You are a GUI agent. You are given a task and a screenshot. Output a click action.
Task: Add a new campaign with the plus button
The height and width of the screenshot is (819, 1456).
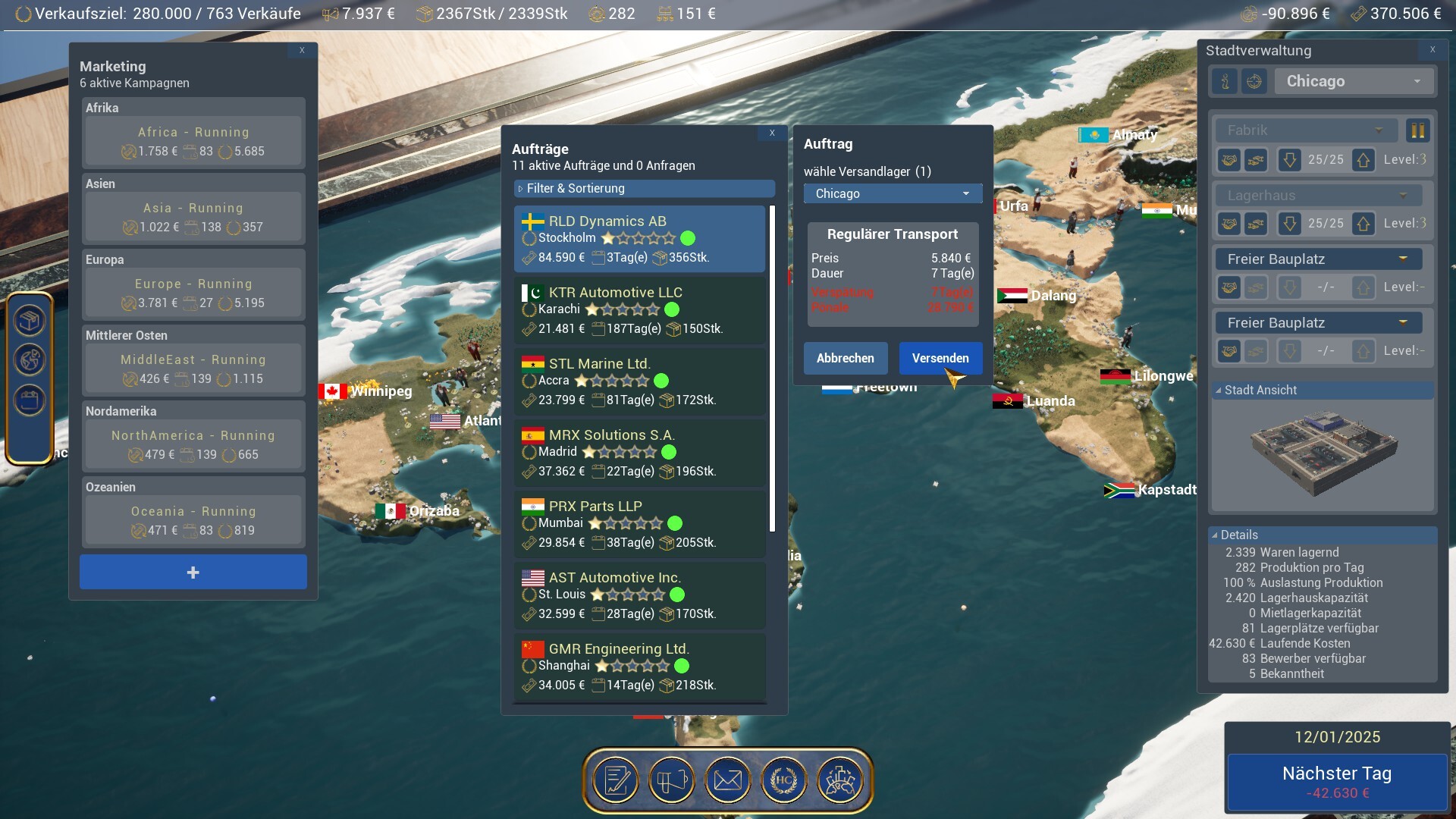click(x=193, y=571)
